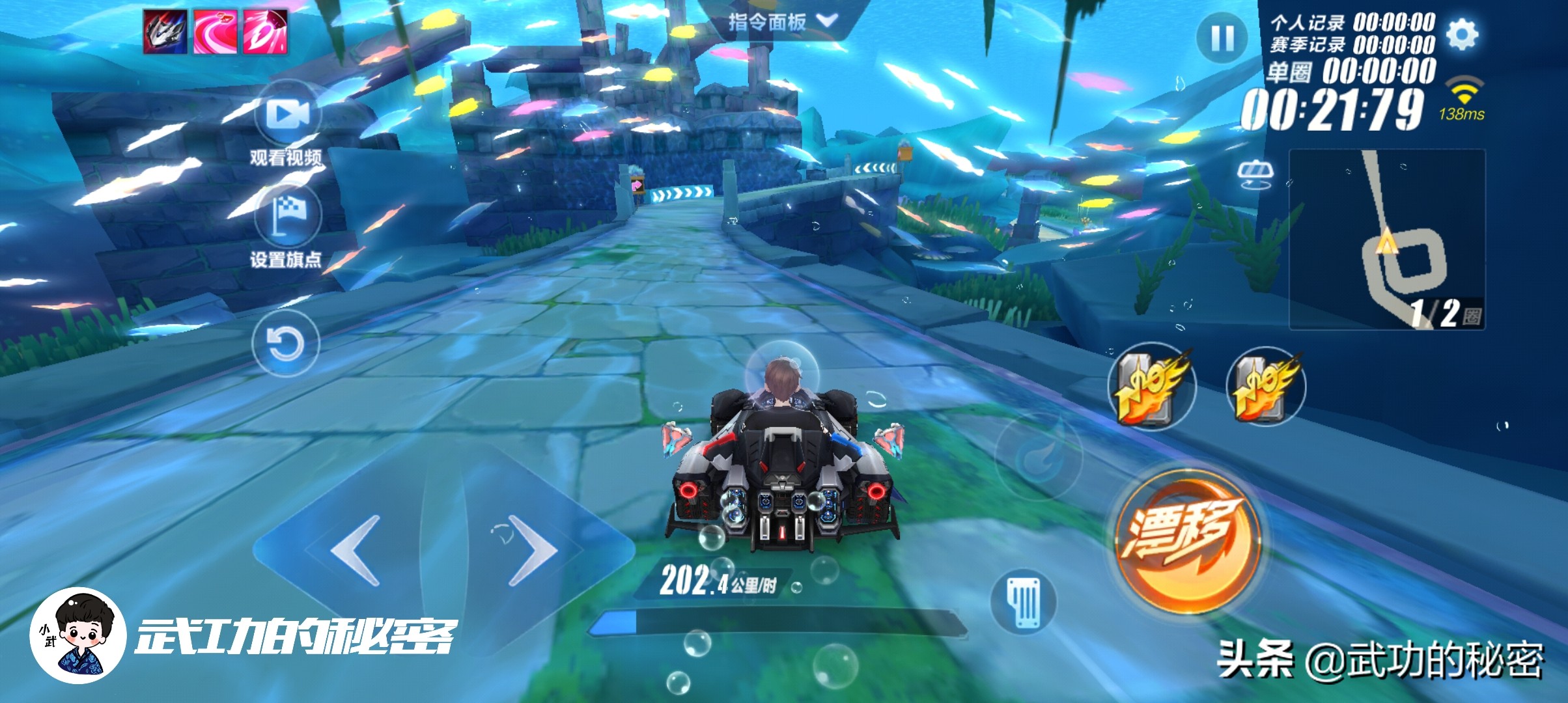Tap the 观看视频 watch video button
Image resolution: width=1568 pixels, height=703 pixels.
point(288,116)
